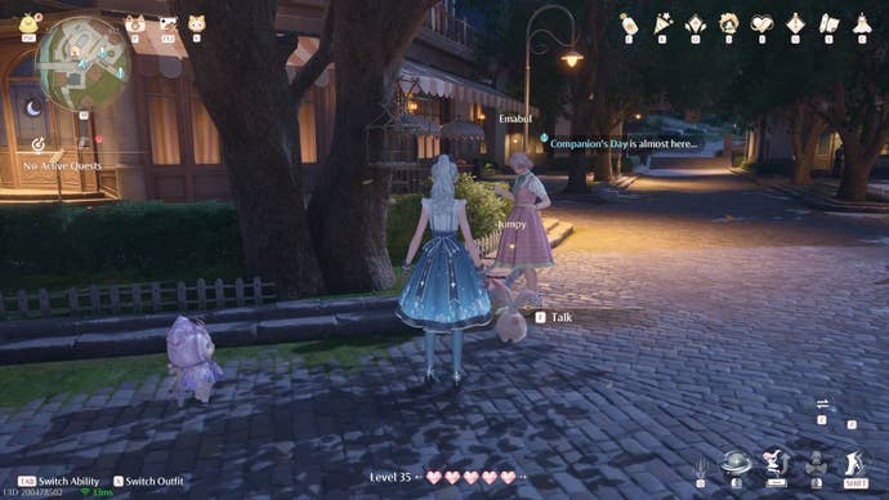Screen dimensions: 889x500
Task: Open the circular town minimap
Action: (83, 63)
